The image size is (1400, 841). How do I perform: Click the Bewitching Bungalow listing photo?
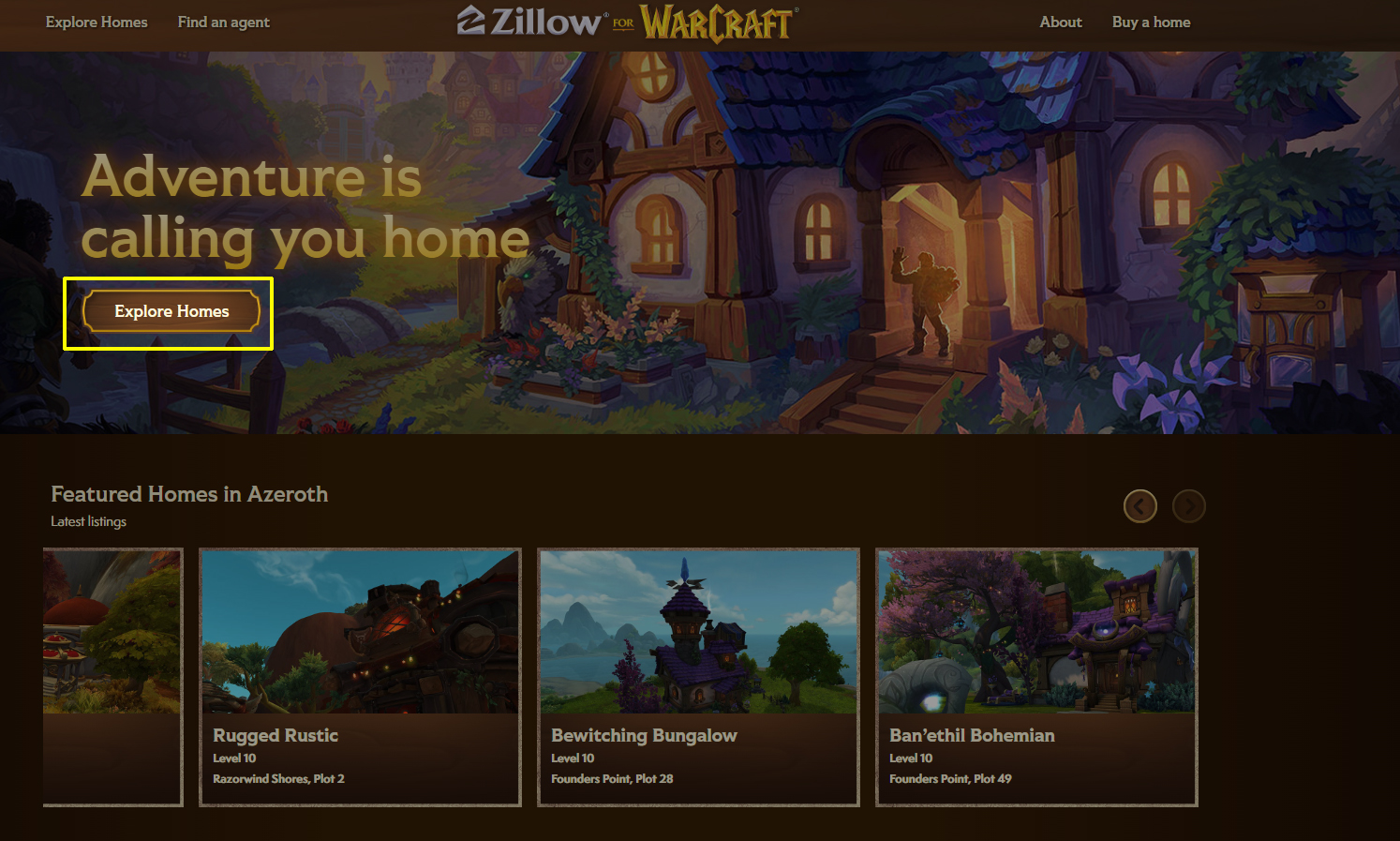pyautogui.click(x=698, y=631)
